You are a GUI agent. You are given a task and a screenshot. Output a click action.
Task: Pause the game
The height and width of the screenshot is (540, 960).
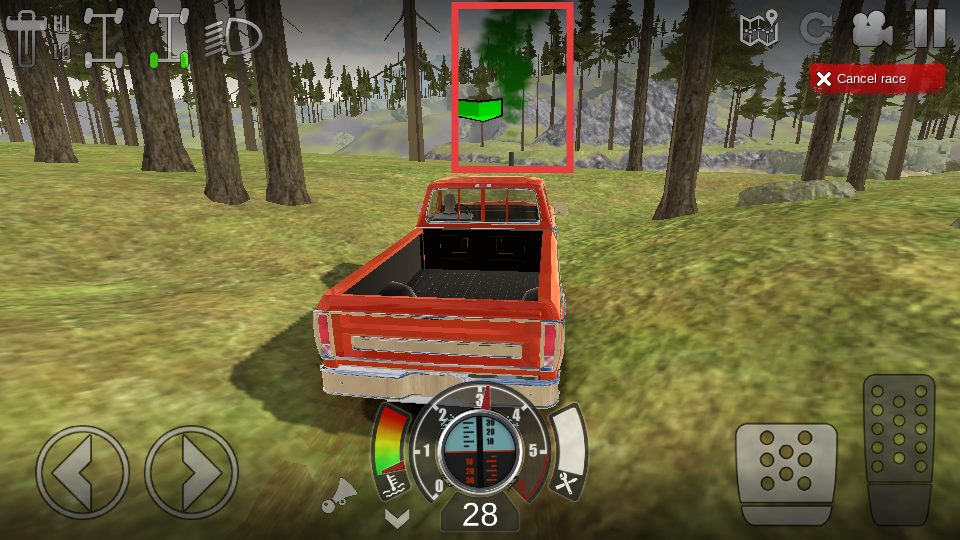point(929,28)
